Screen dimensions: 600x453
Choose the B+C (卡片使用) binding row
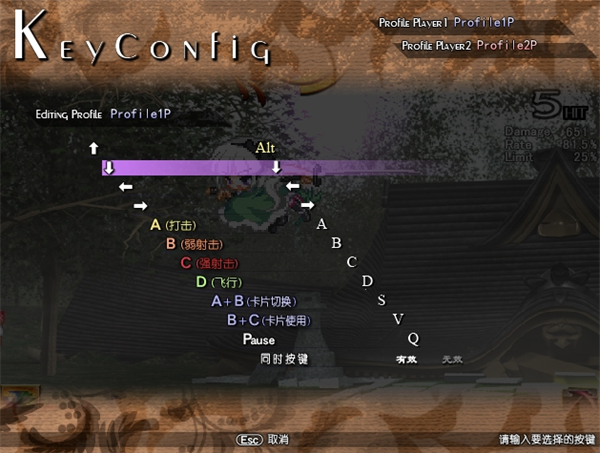[x=269, y=320]
